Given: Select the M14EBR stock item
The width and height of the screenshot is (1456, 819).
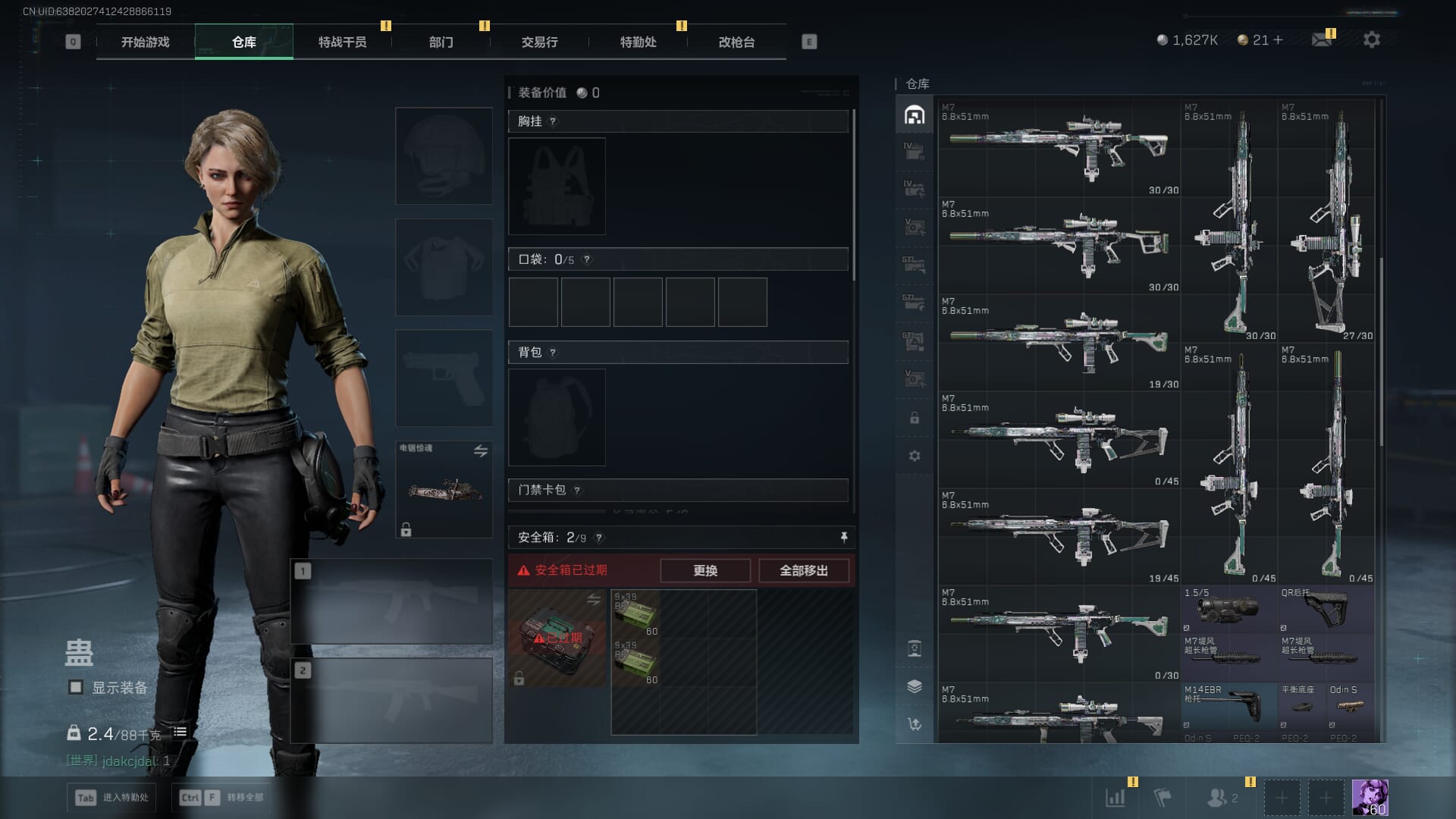Looking at the screenshot, I should tap(1228, 705).
